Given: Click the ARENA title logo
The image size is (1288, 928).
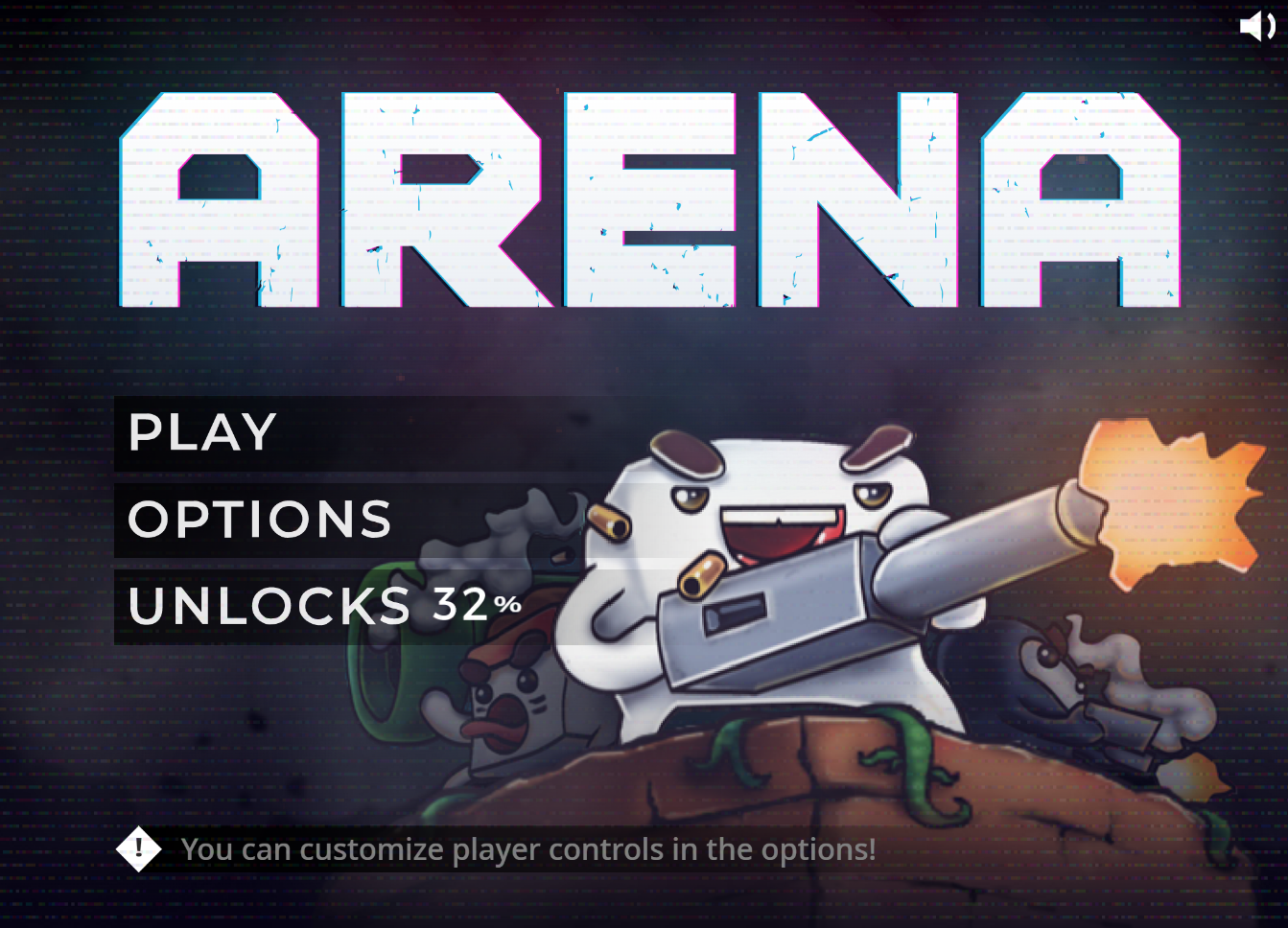Looking at the screenshot, I should [647, 197].
